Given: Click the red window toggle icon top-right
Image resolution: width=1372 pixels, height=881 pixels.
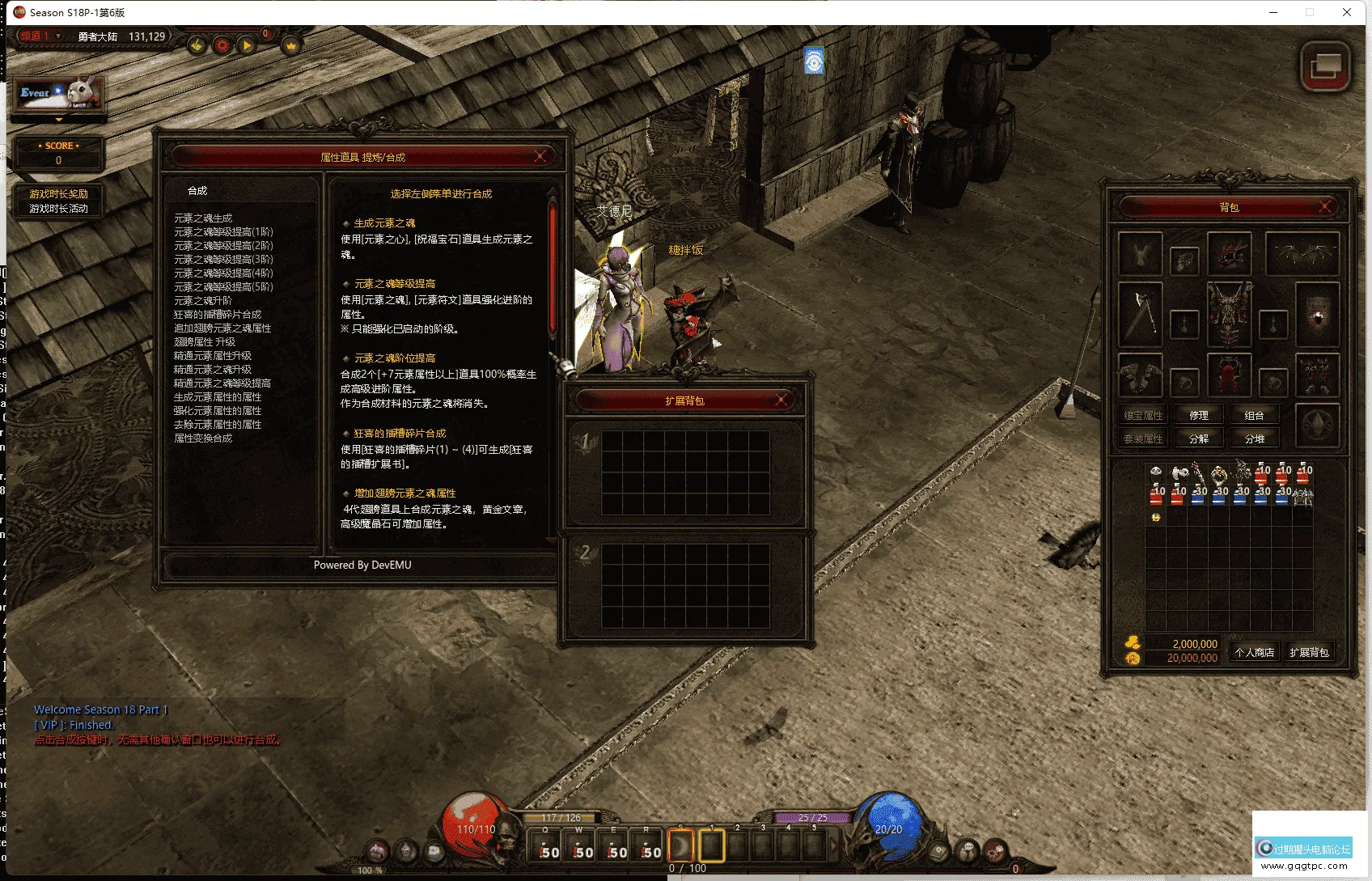Looking at the screenshot, I should pos(1324,66).
